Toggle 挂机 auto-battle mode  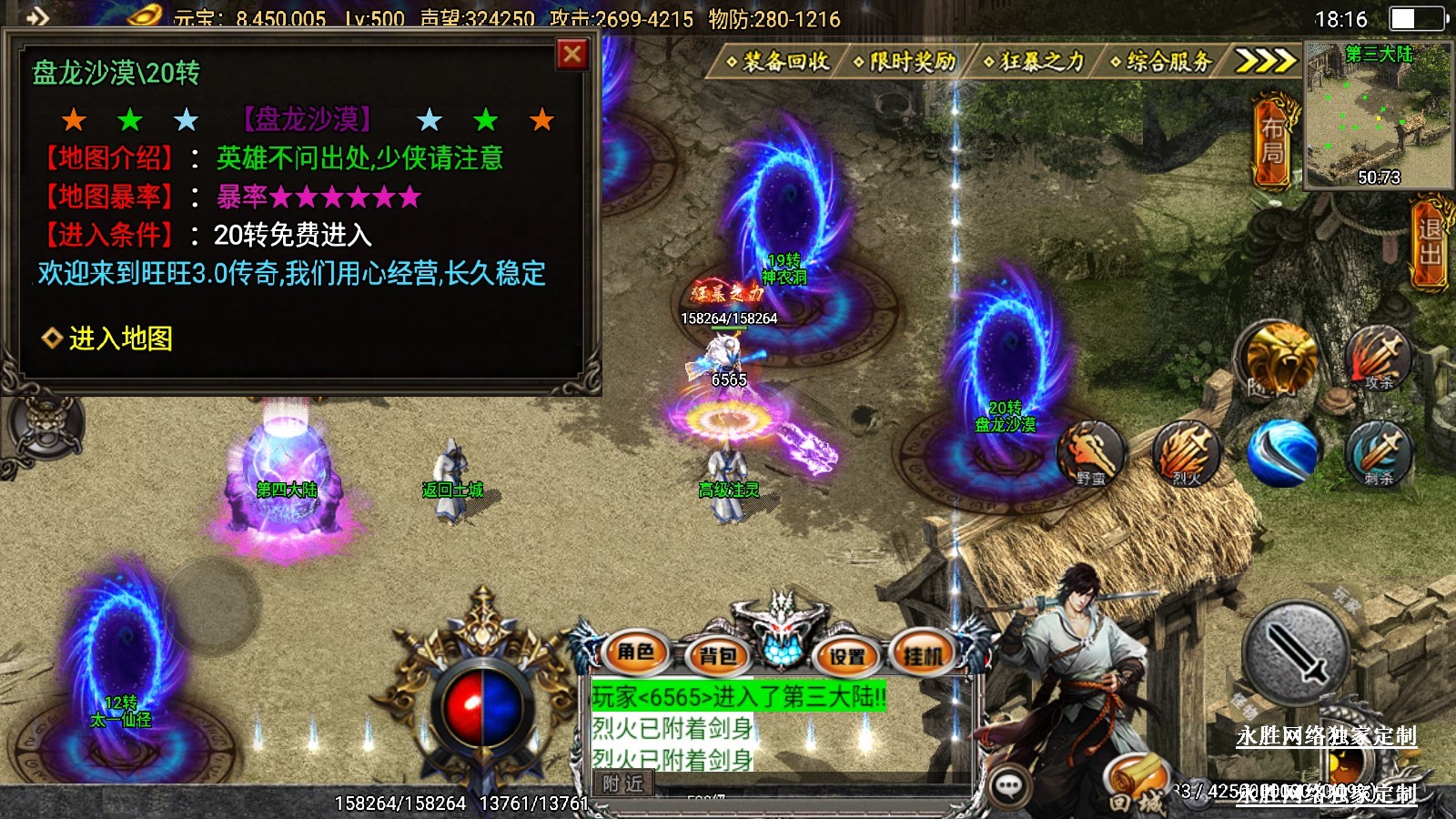pyautogui.click(x=924, y=653)
